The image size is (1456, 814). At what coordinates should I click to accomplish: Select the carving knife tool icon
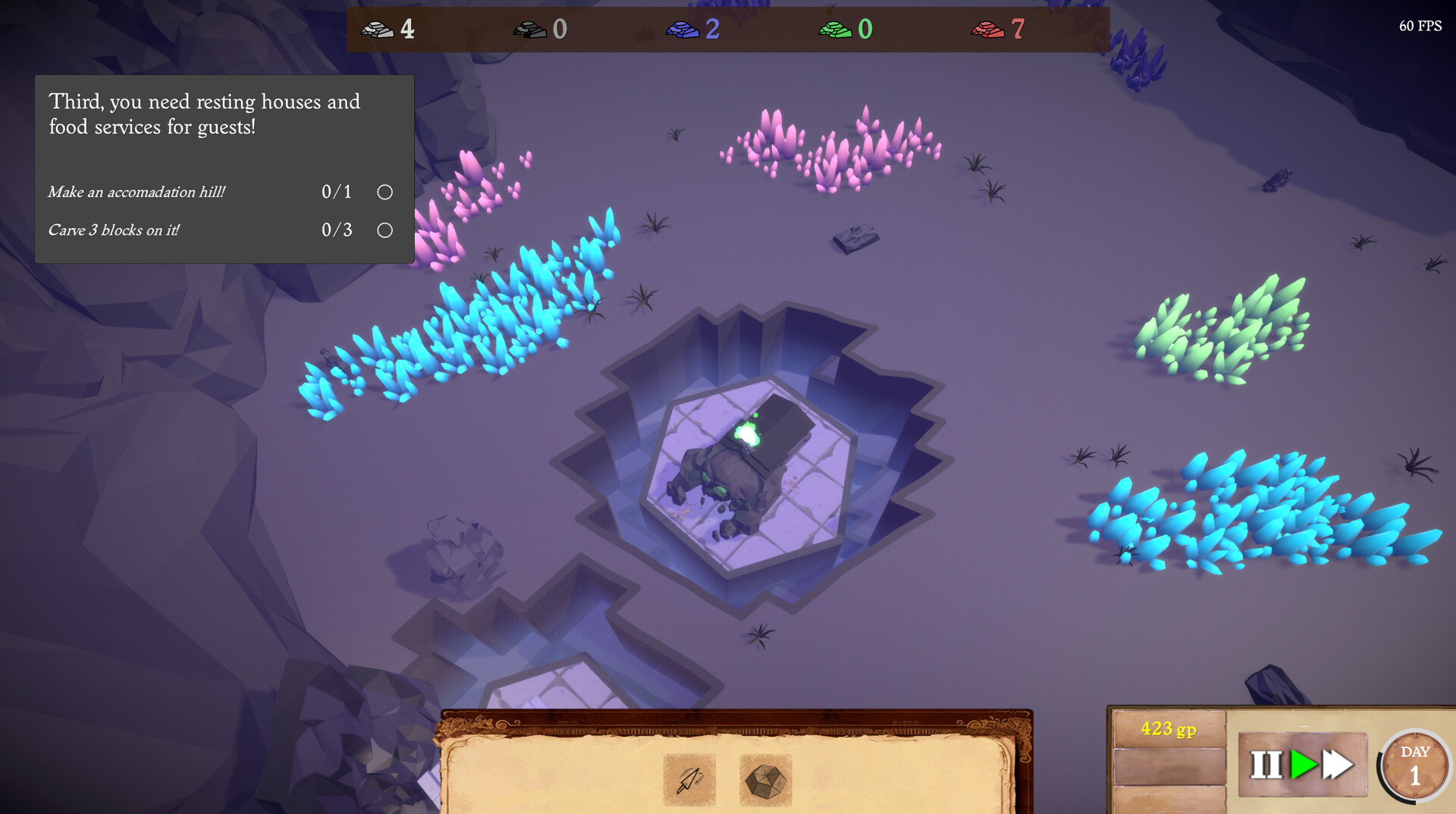click(x=689, y=781)
